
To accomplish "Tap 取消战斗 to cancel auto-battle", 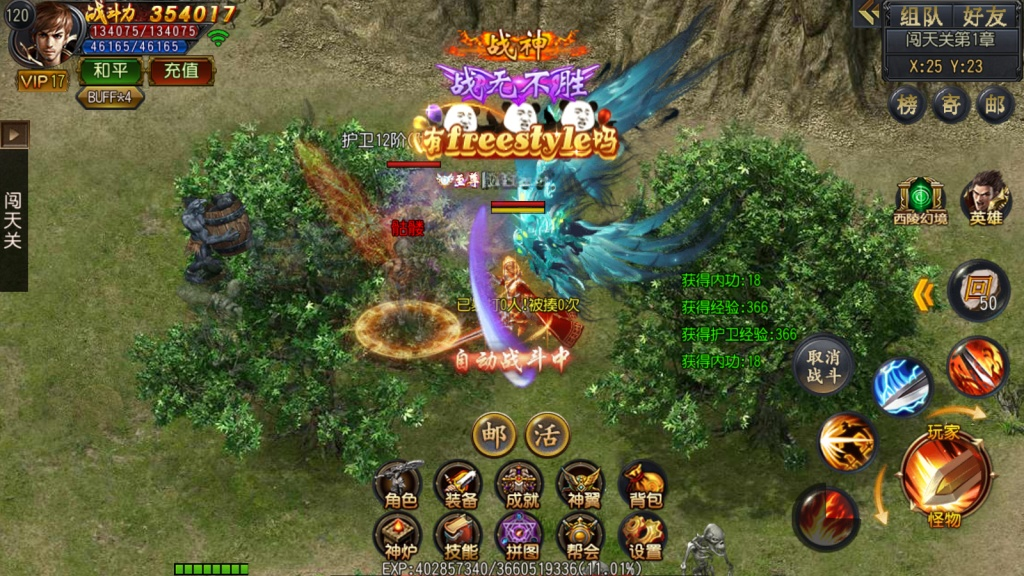I will pyautogui.click(x=824, y=366).
